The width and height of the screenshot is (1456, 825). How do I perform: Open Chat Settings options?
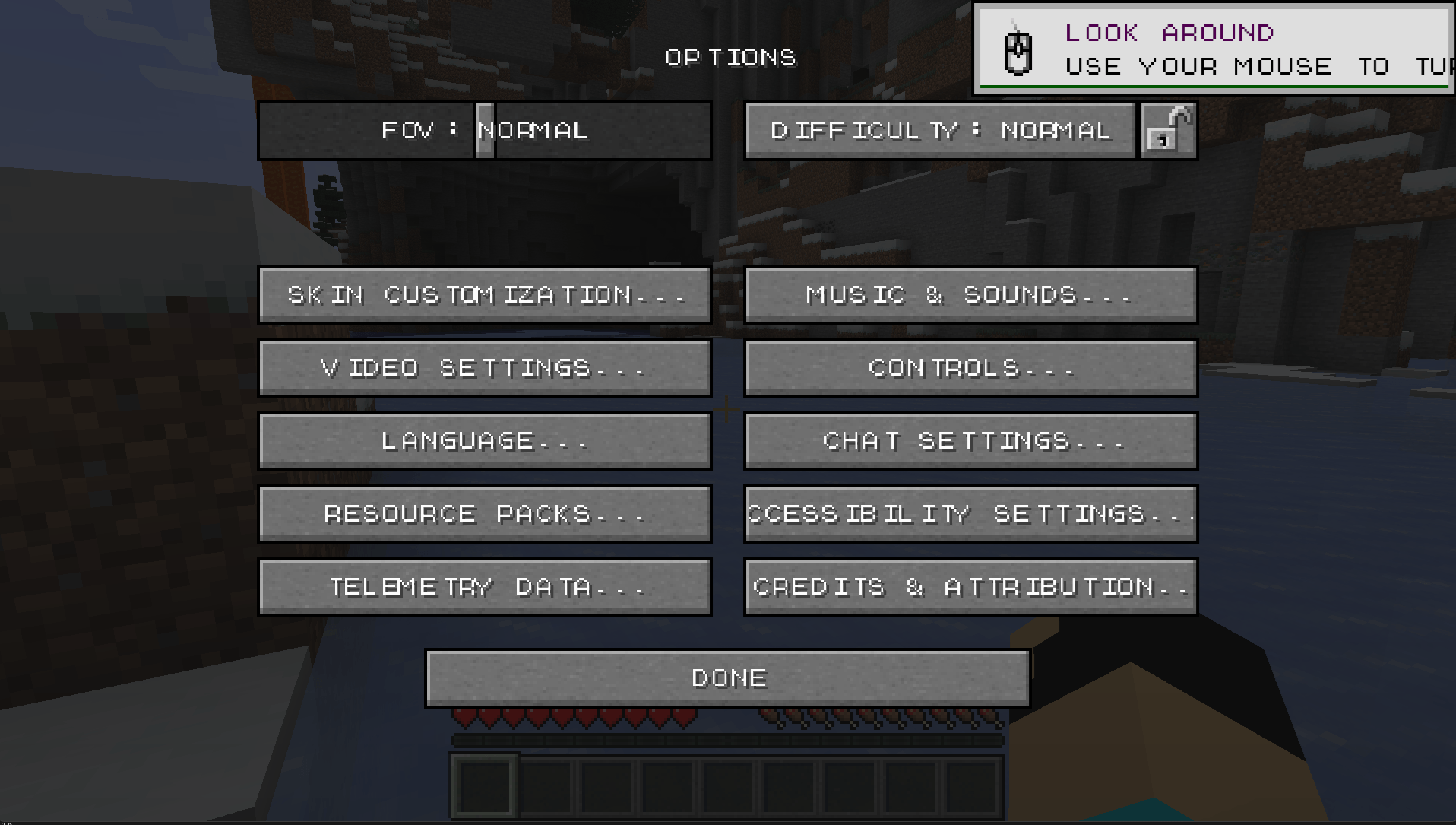tap(970, 440)
